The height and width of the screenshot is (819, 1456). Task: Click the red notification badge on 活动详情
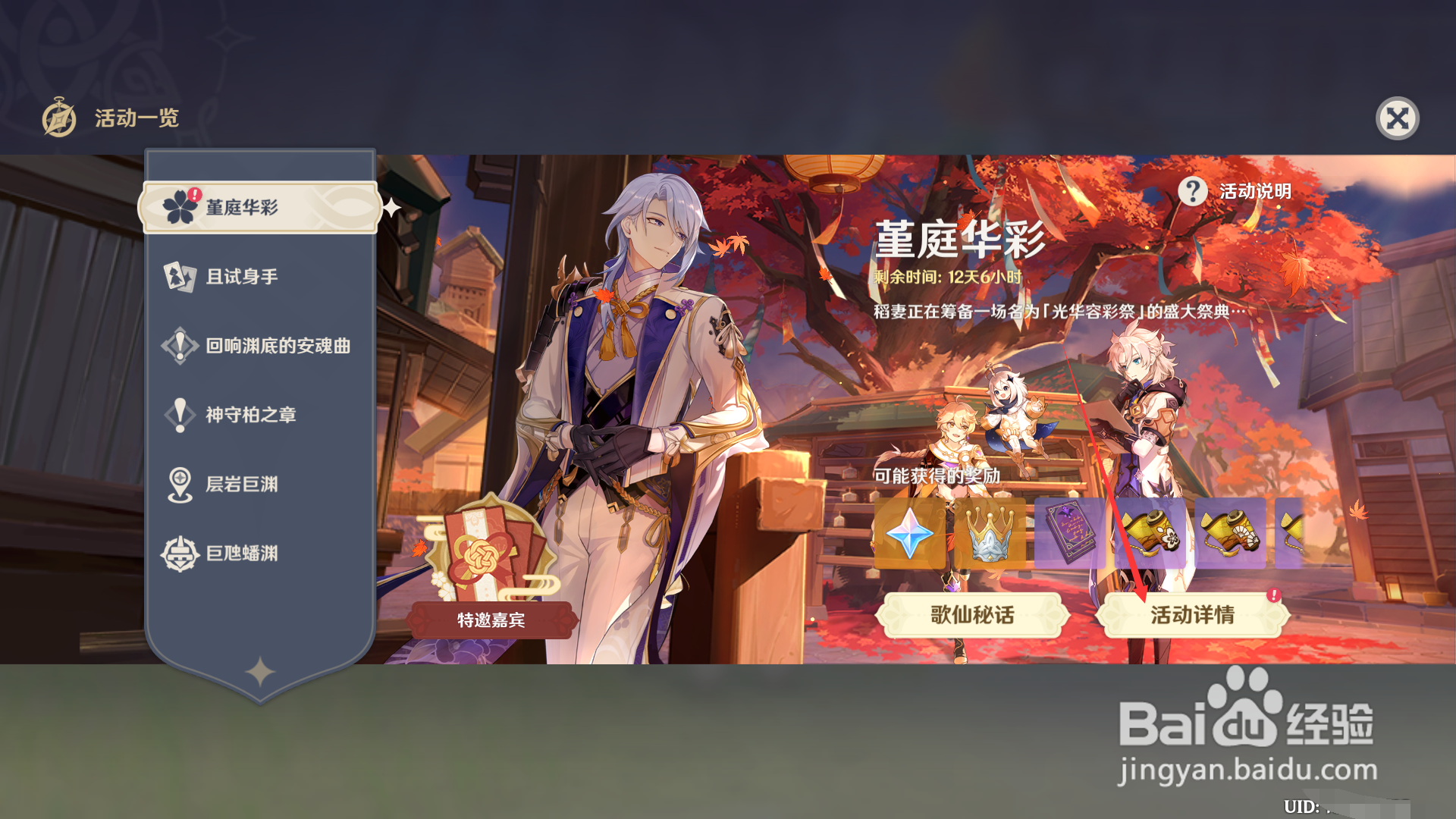1276,596
